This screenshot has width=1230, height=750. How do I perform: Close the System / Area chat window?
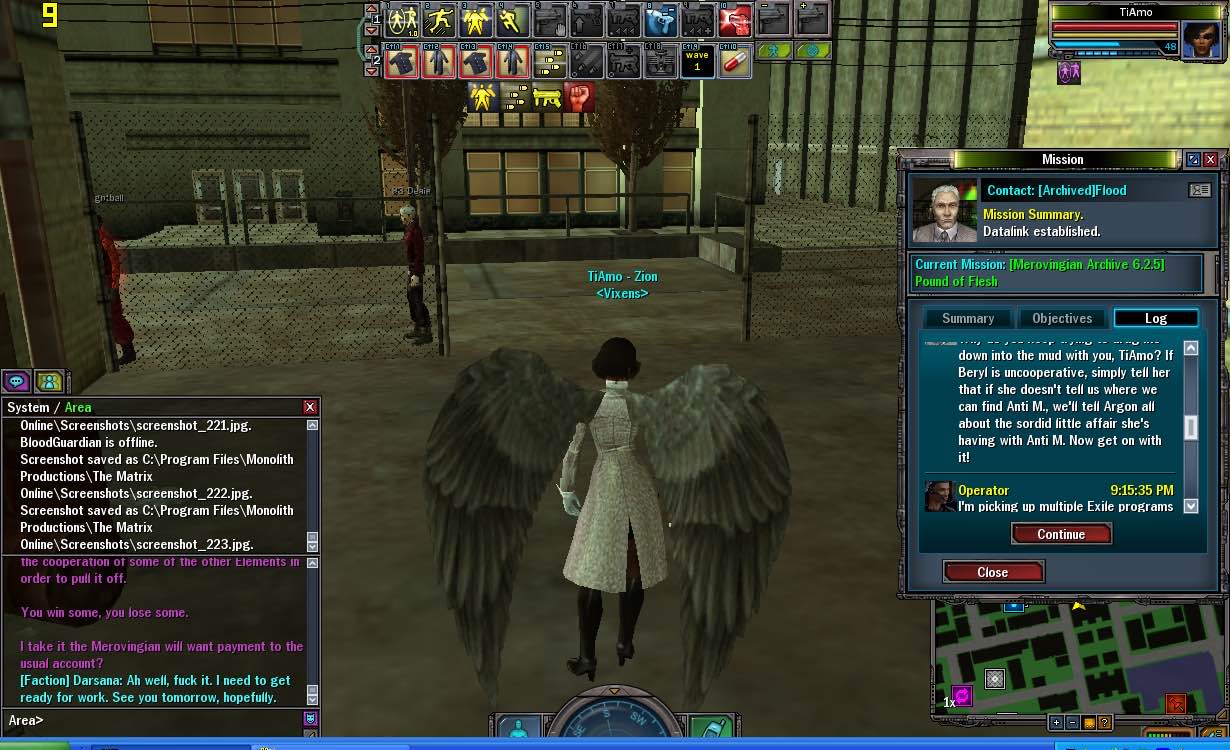tap(310, 407)
